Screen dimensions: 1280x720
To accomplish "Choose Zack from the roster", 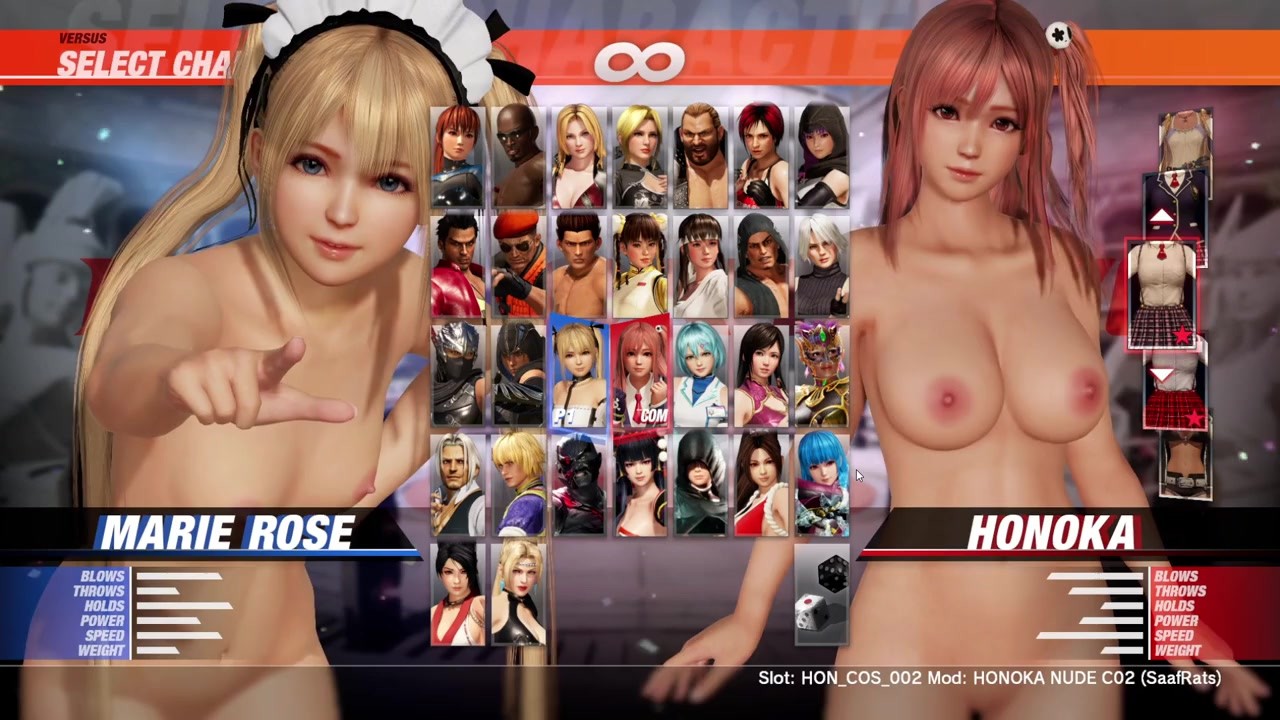I will pyautogui.click(x=518, y=156).
